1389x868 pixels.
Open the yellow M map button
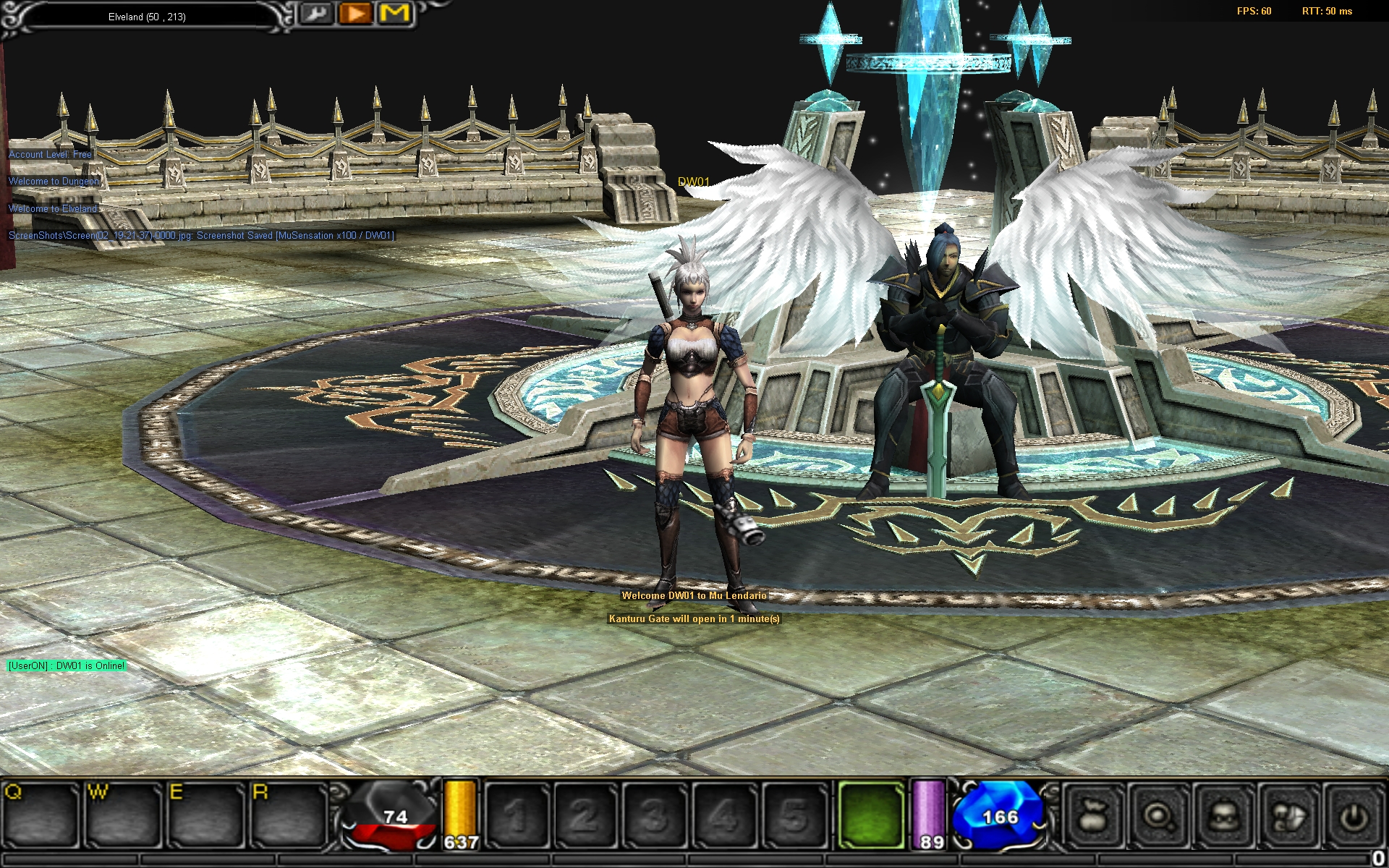click(x=394, y=13)
